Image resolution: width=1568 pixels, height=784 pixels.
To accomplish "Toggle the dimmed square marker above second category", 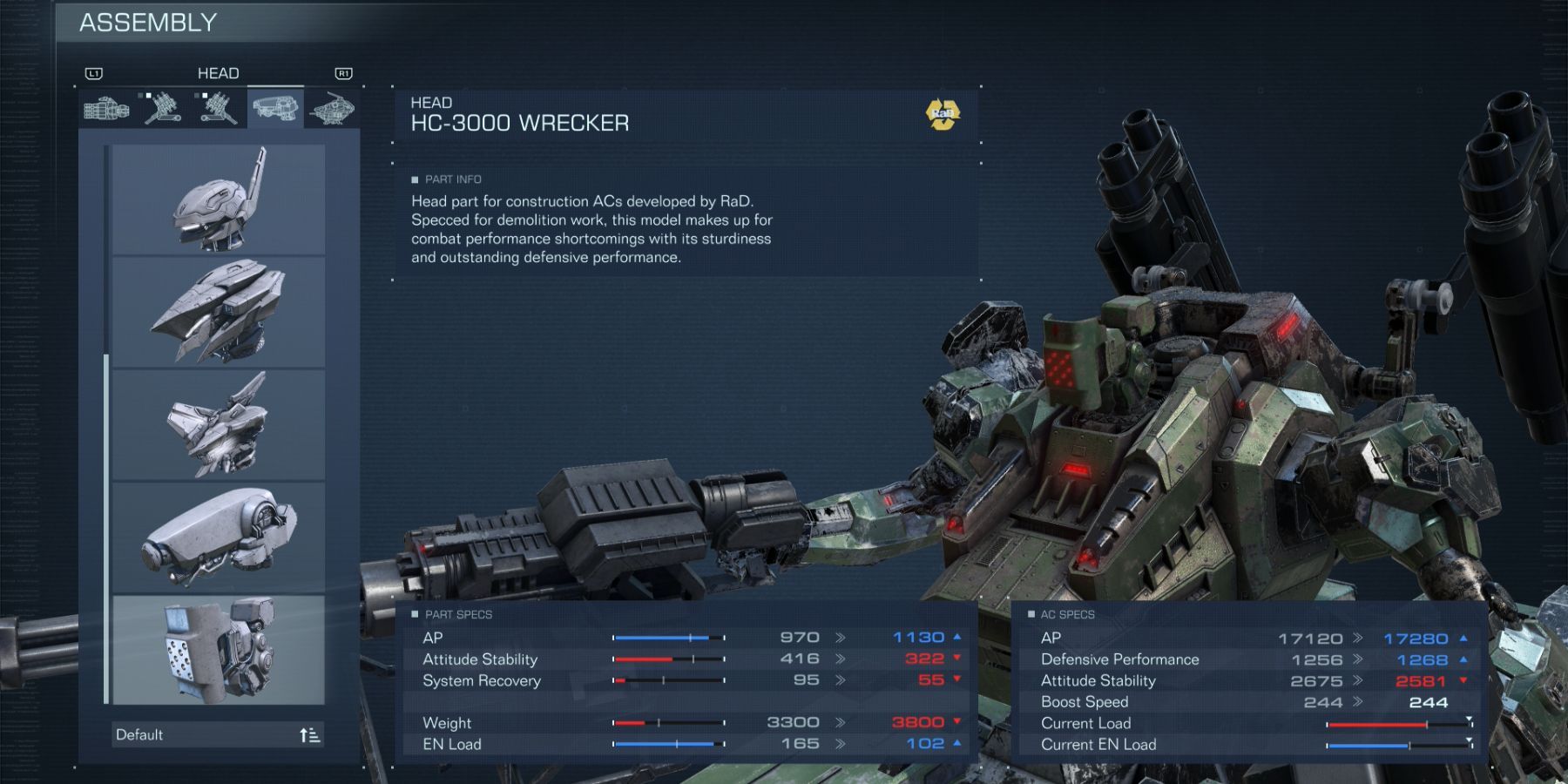I will click(x=140, y=95).
